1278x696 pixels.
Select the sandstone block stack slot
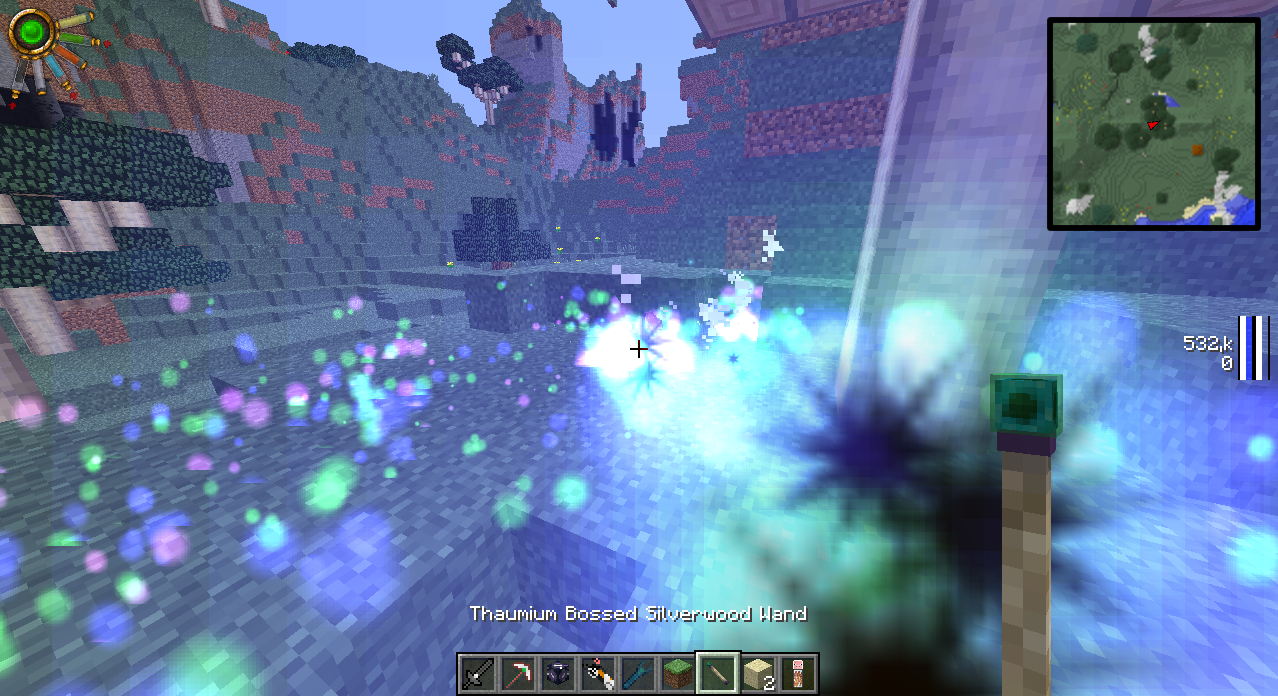pyautogui.click(x=758, y=674)
